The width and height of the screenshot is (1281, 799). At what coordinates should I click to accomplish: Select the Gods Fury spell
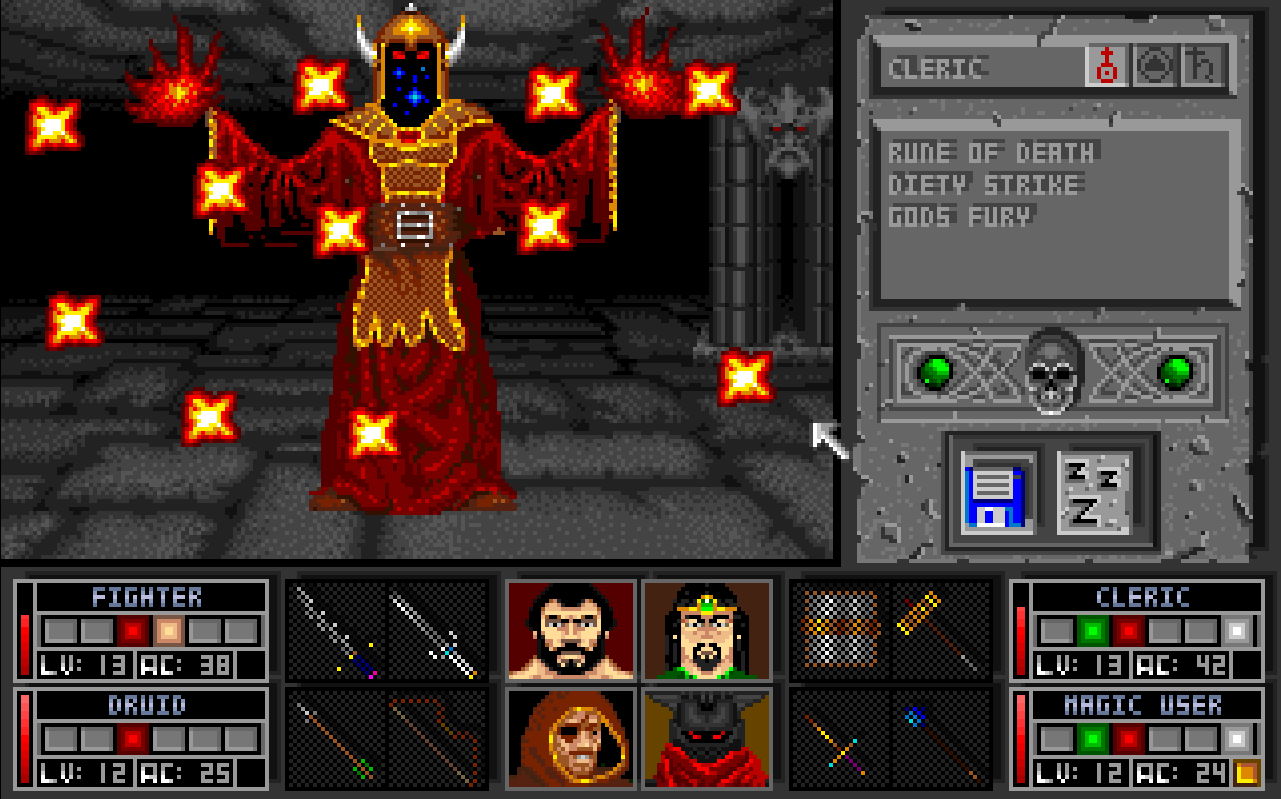click(x=960, y=216)
